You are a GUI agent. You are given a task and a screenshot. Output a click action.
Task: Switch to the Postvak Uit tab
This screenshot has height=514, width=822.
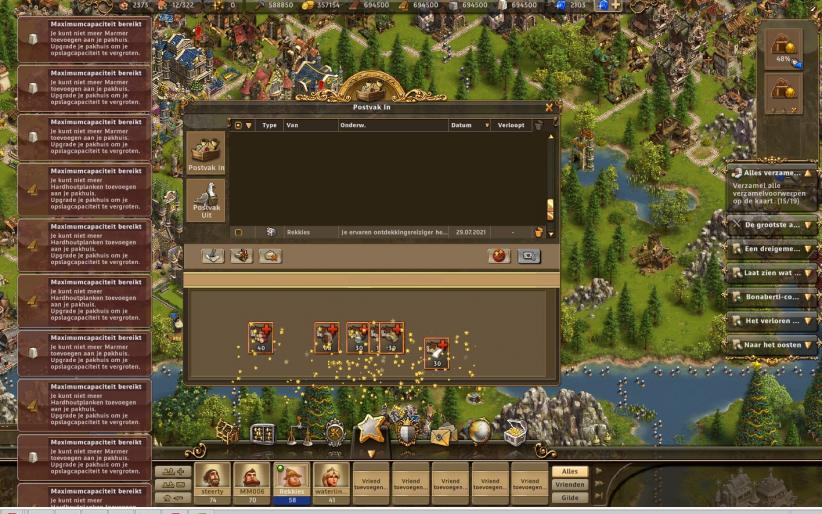[206, 199]
